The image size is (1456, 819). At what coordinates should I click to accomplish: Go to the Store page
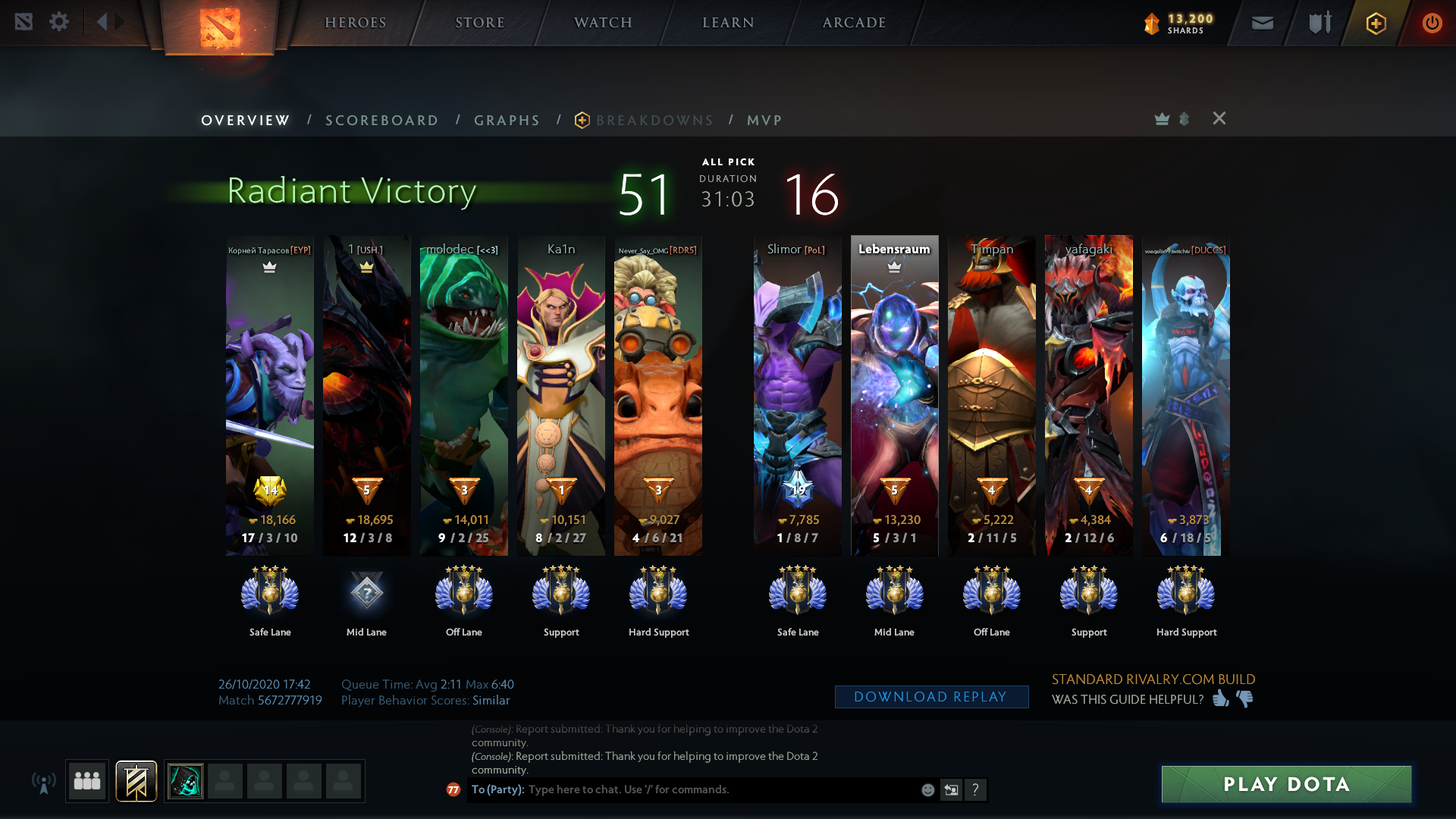tap(479, 23)
